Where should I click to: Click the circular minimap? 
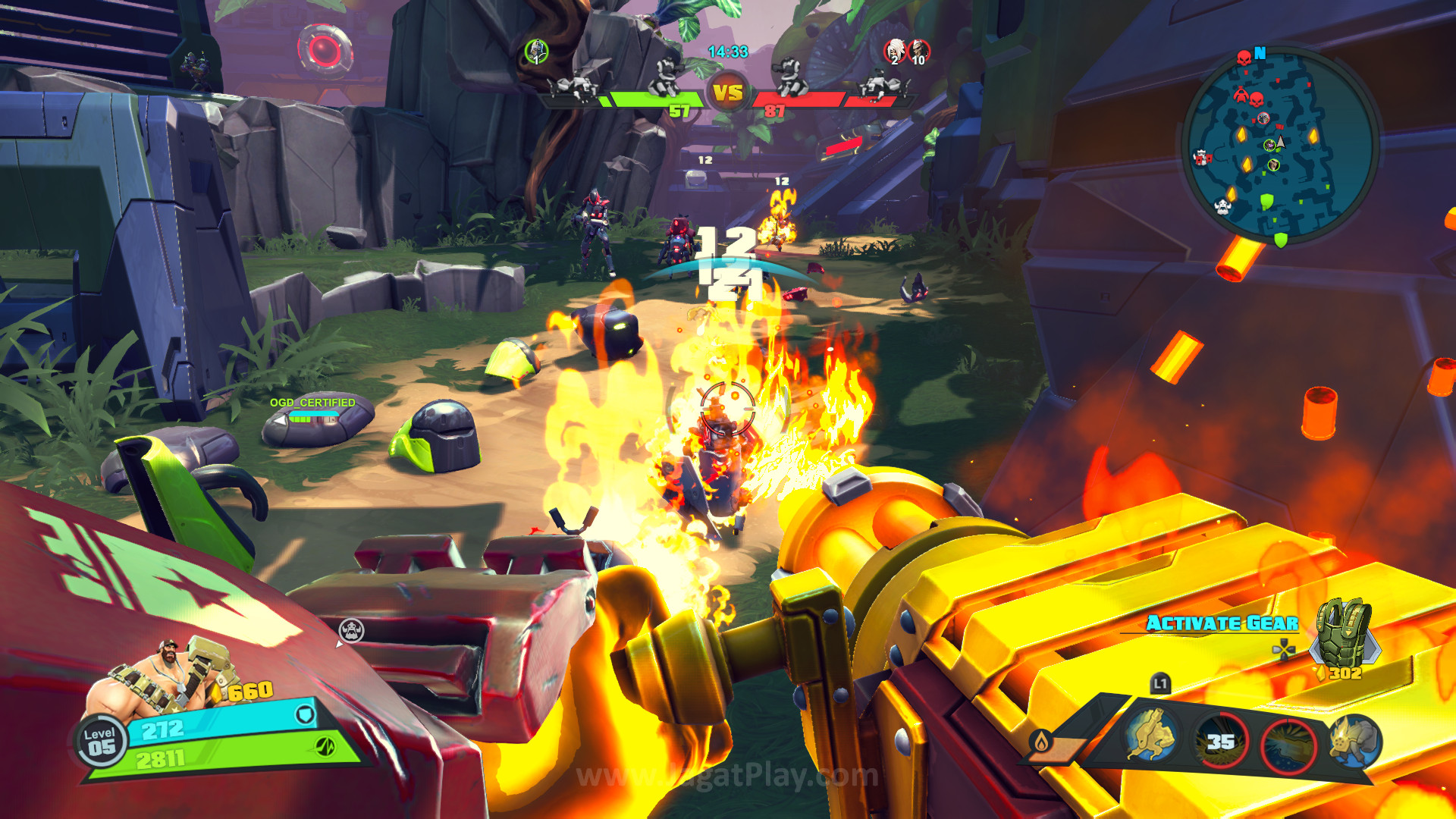[1280, 144]
